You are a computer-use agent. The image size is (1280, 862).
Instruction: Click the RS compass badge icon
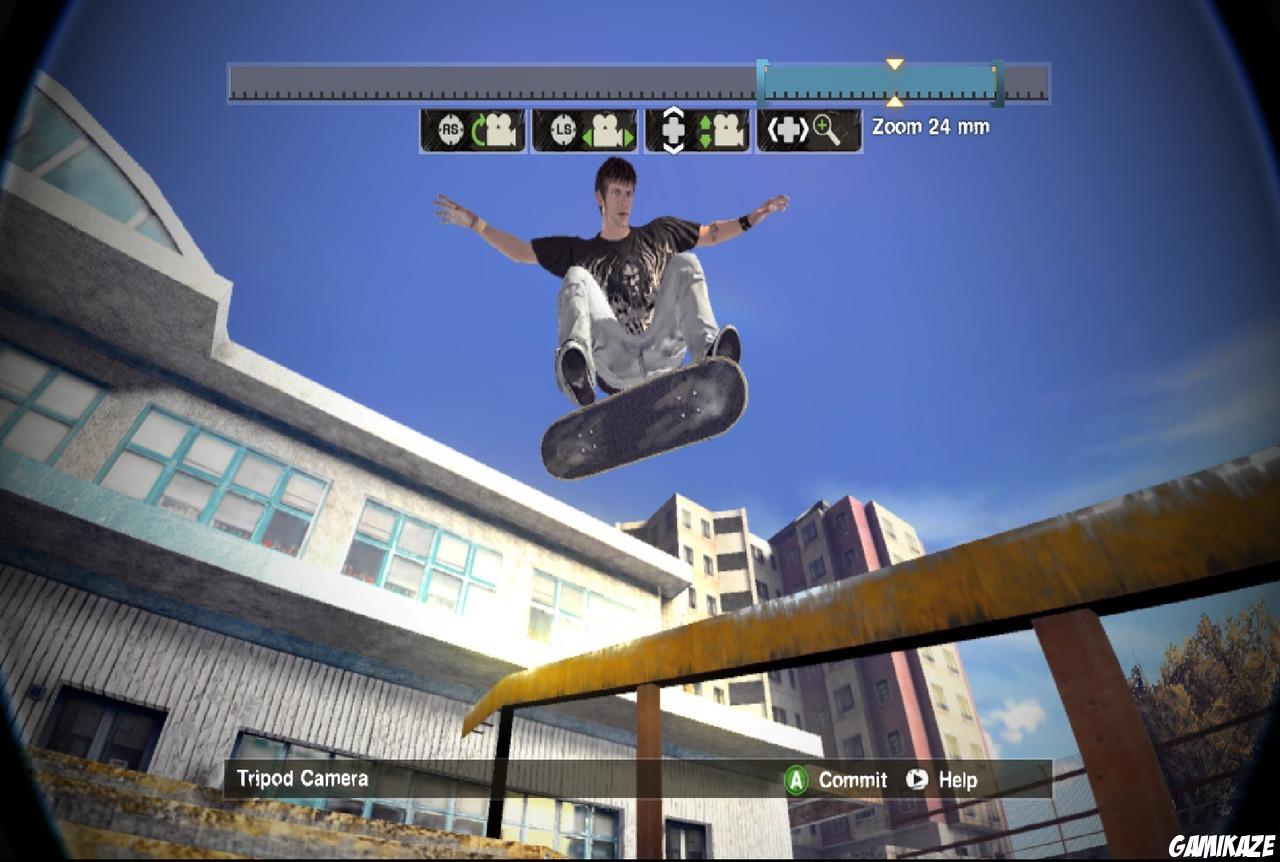[452, 127]
